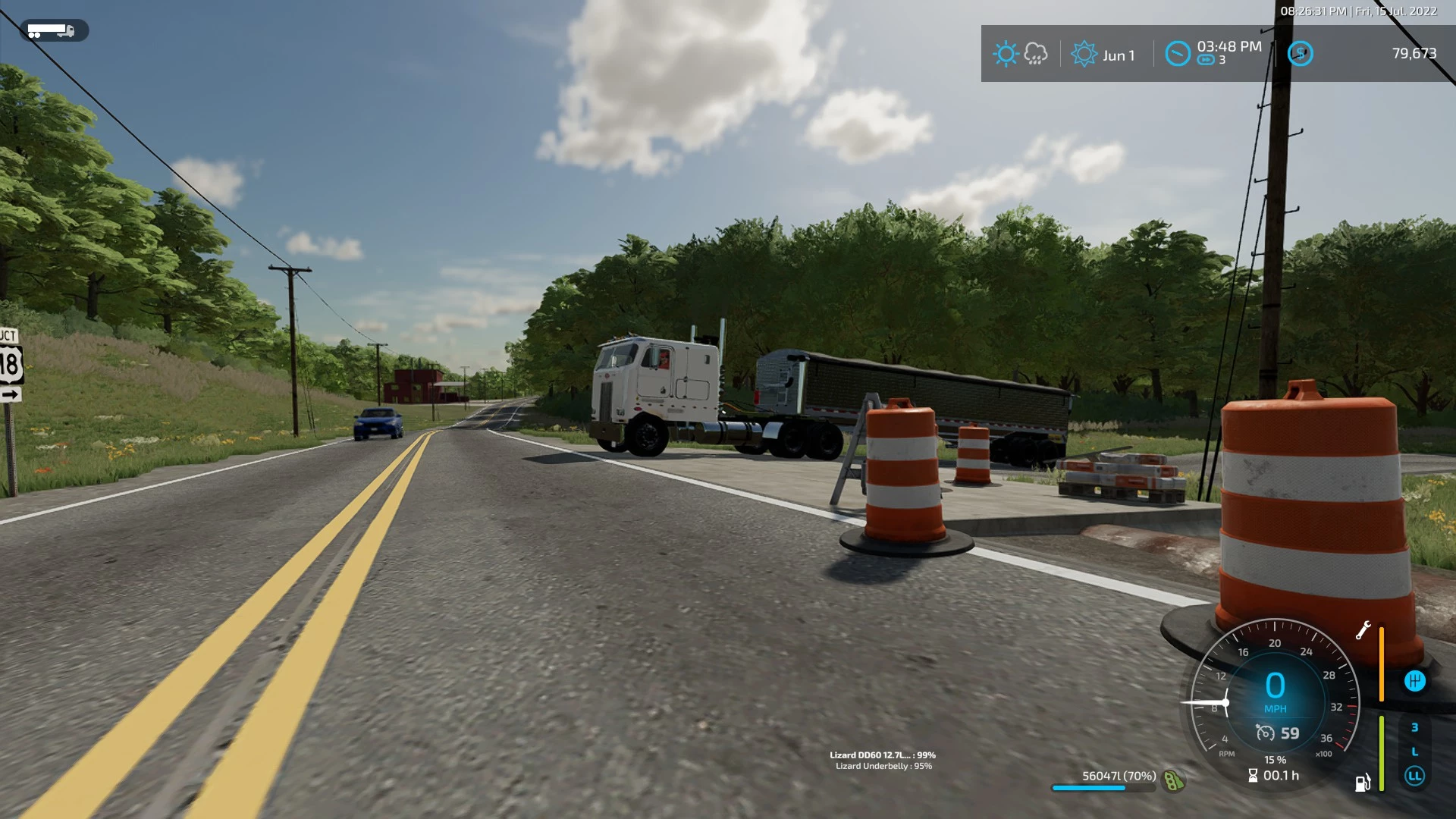
Task: Click the blue gearbox shifter icon
Action: (1414, 681)
